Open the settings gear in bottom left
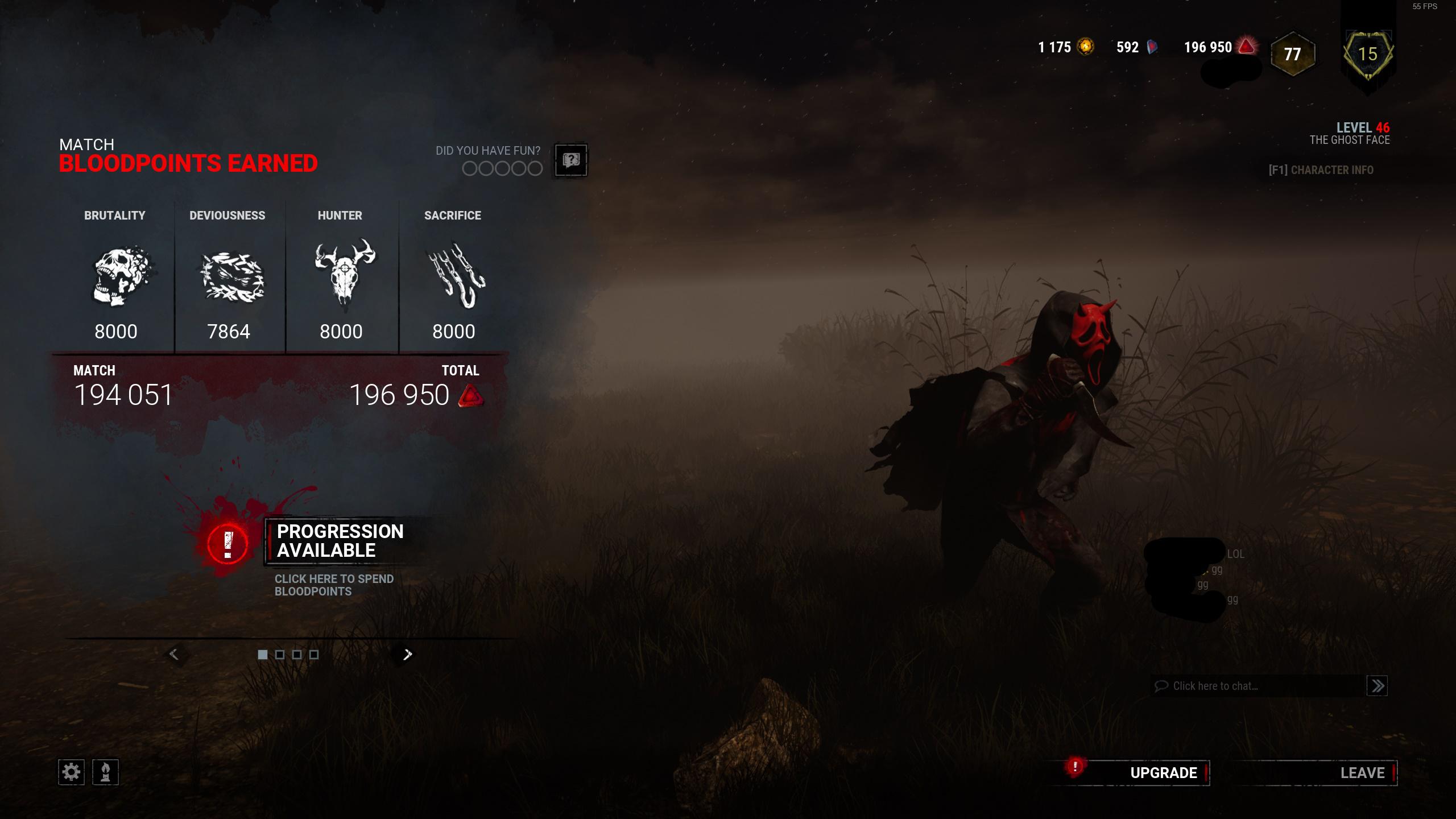The width and height of the screenshot is (1456, 819). [x=72, y=772]
